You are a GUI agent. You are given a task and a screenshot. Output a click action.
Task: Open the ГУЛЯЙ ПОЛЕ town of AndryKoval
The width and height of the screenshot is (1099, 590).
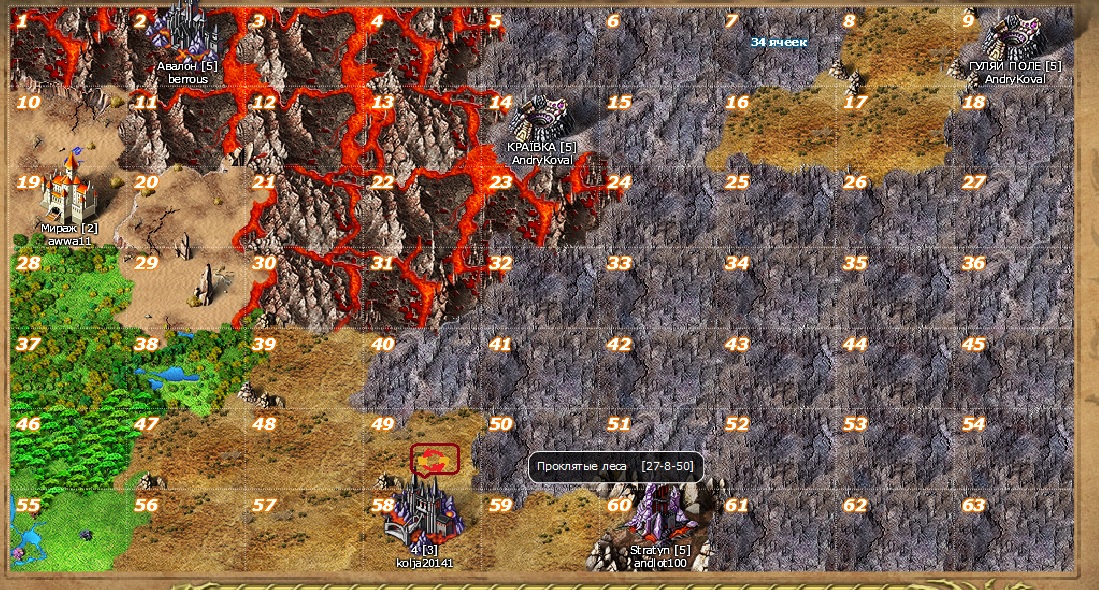point(1015,40)
